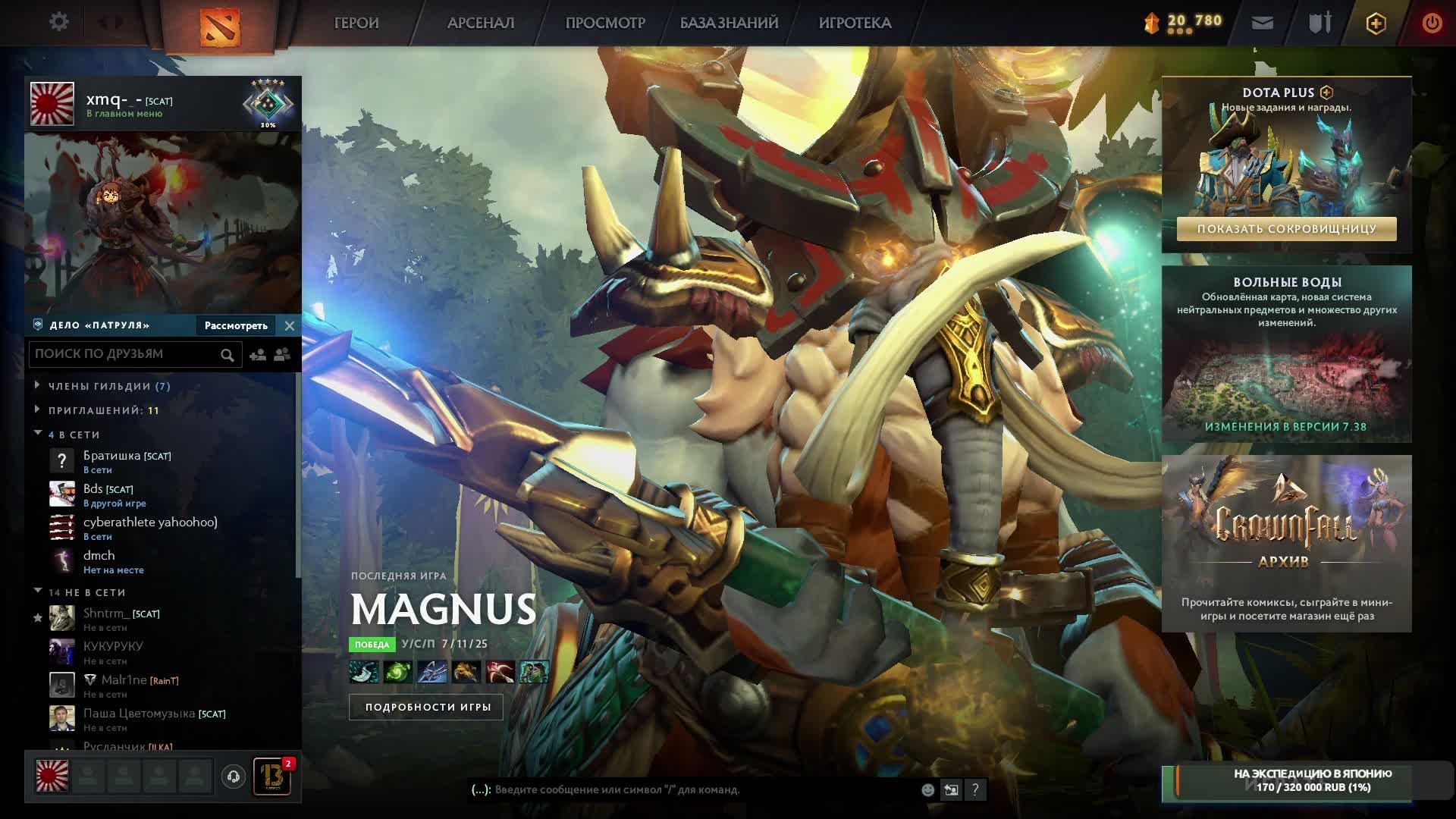This screenshot has height=819, width=1456.
Task: Open the mail envelope icon
Action: tap(1262, 23)
